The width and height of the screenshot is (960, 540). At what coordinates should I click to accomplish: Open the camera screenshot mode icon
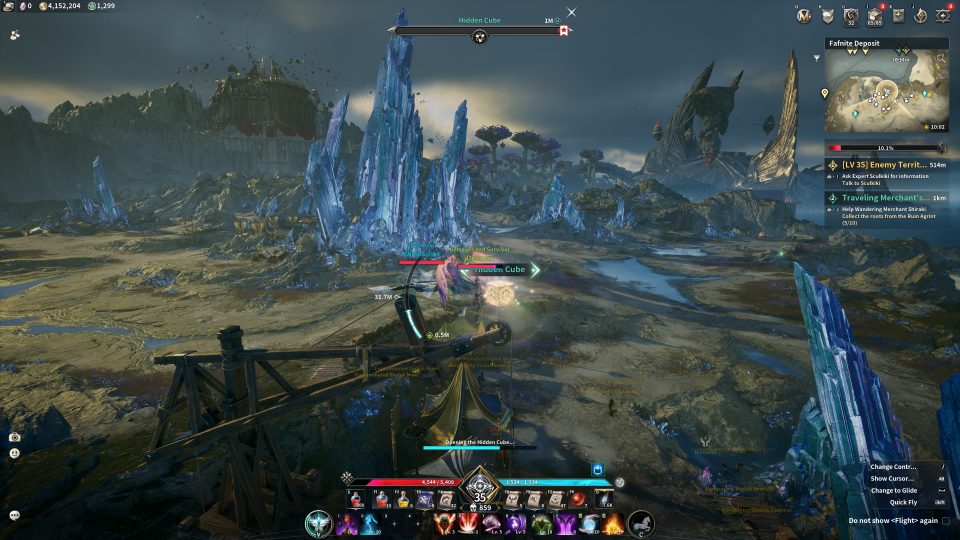pyautogui.click(x=15, y=437)
